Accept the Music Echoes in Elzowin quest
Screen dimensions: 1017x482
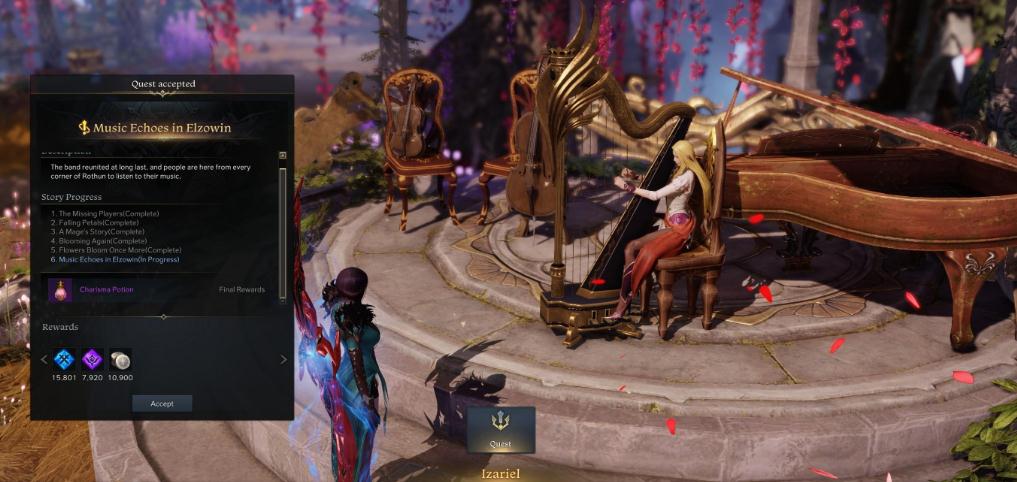point(162,404)
